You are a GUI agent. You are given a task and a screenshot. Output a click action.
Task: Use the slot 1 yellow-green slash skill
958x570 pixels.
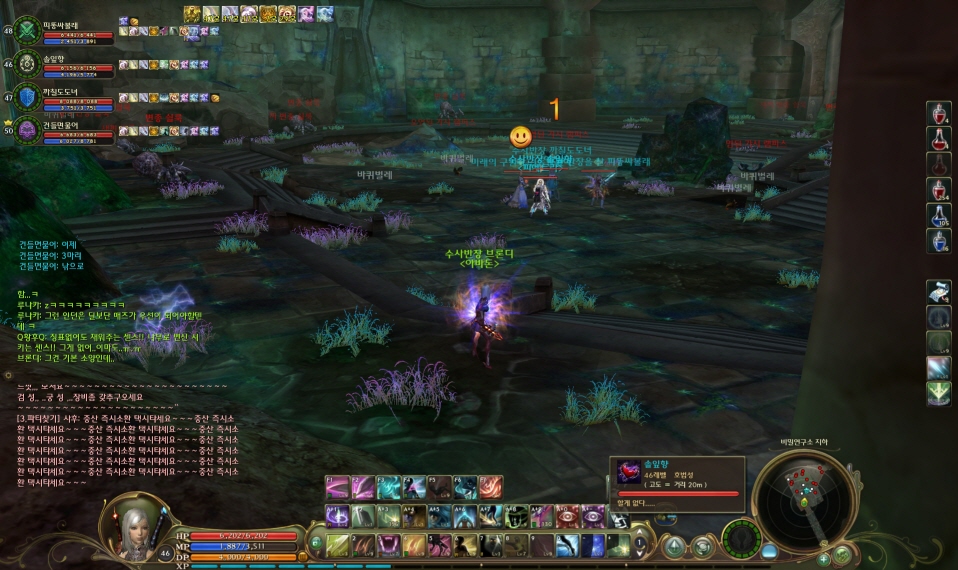click(336, 545)
